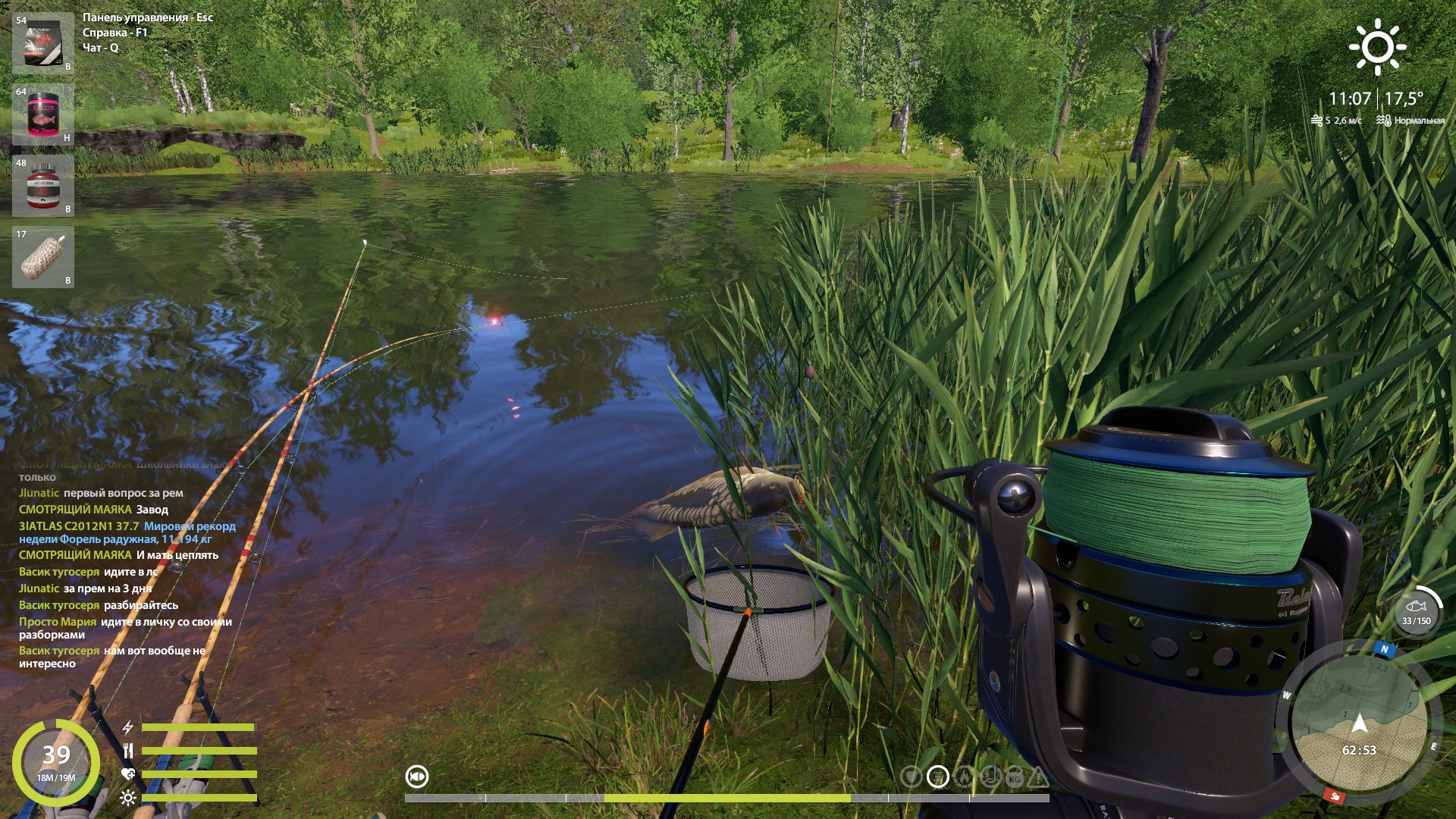The height and width of the screenshot is (819, 1456).
Task: Click the warning triangle indicator
Action: (1038, 777)
